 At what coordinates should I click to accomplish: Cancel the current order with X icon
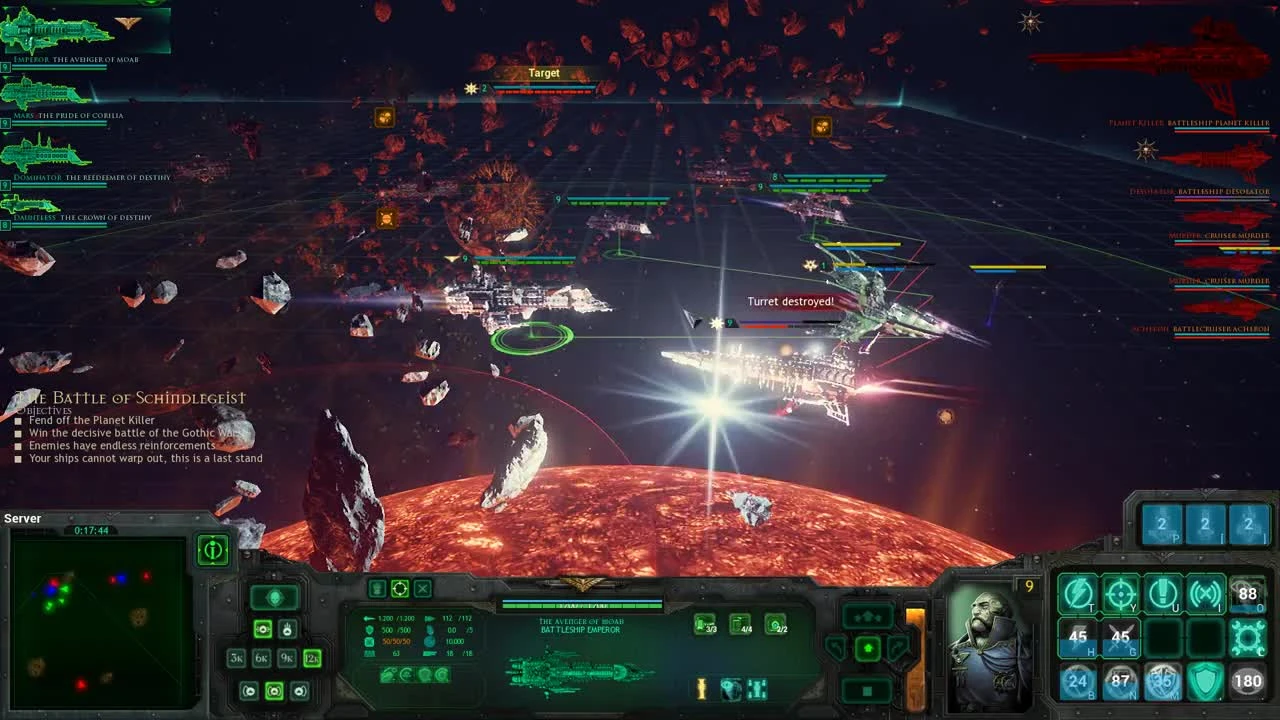point(422,589)
